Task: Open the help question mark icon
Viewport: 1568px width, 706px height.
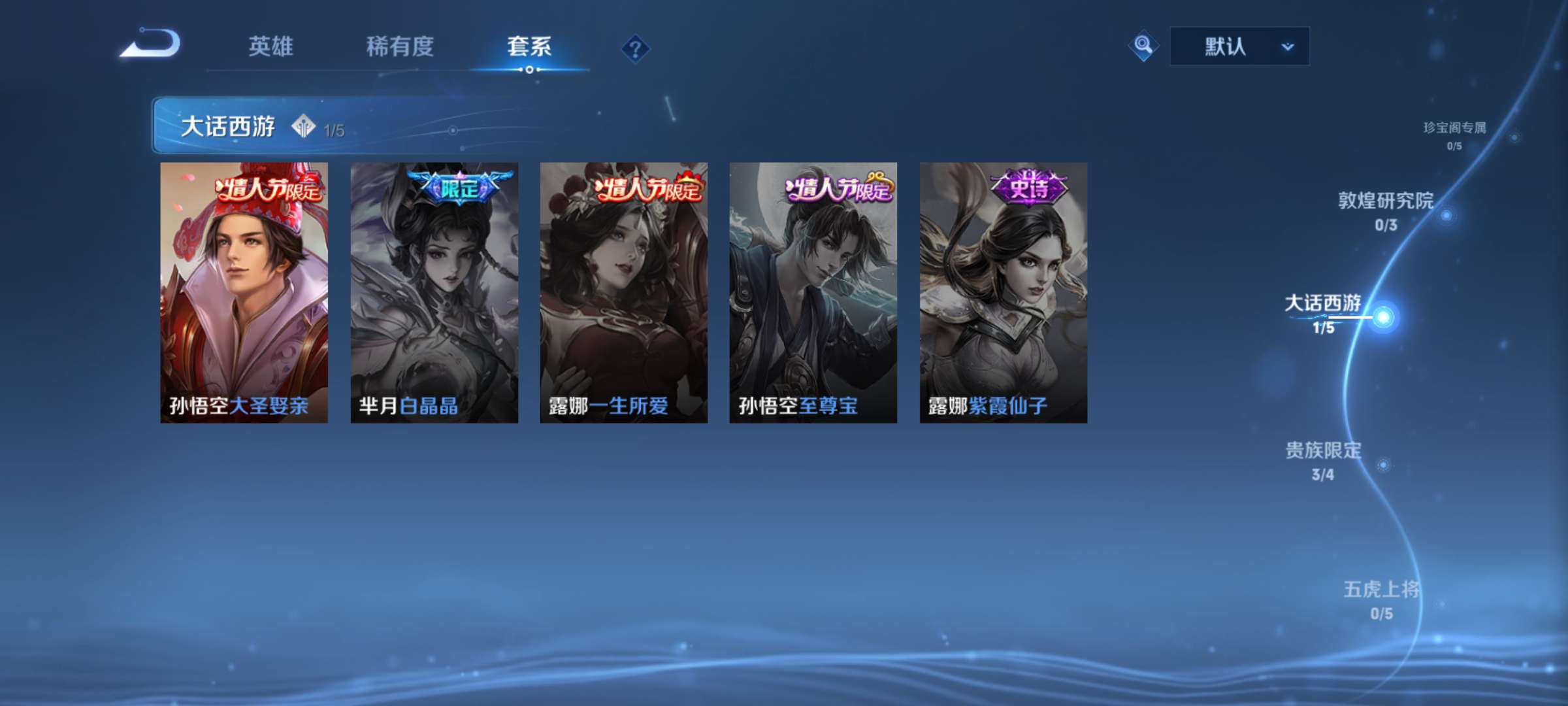Action: pos(636,47)
